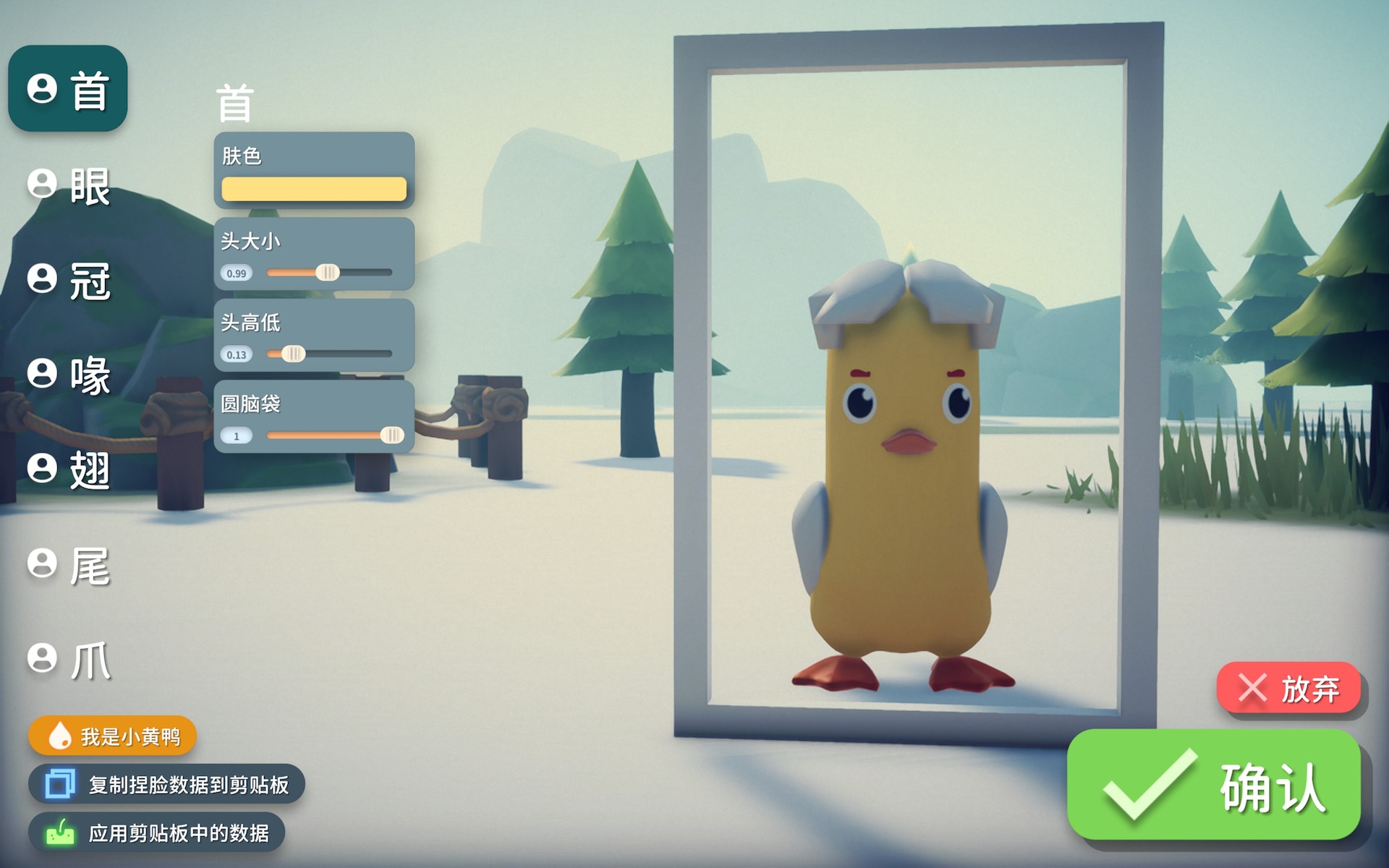Image resolution: width=1389 pixels, height=868 pixels.
Task: Click the orange 我是小黄鸭 preset button
Action: coord(112,736)
